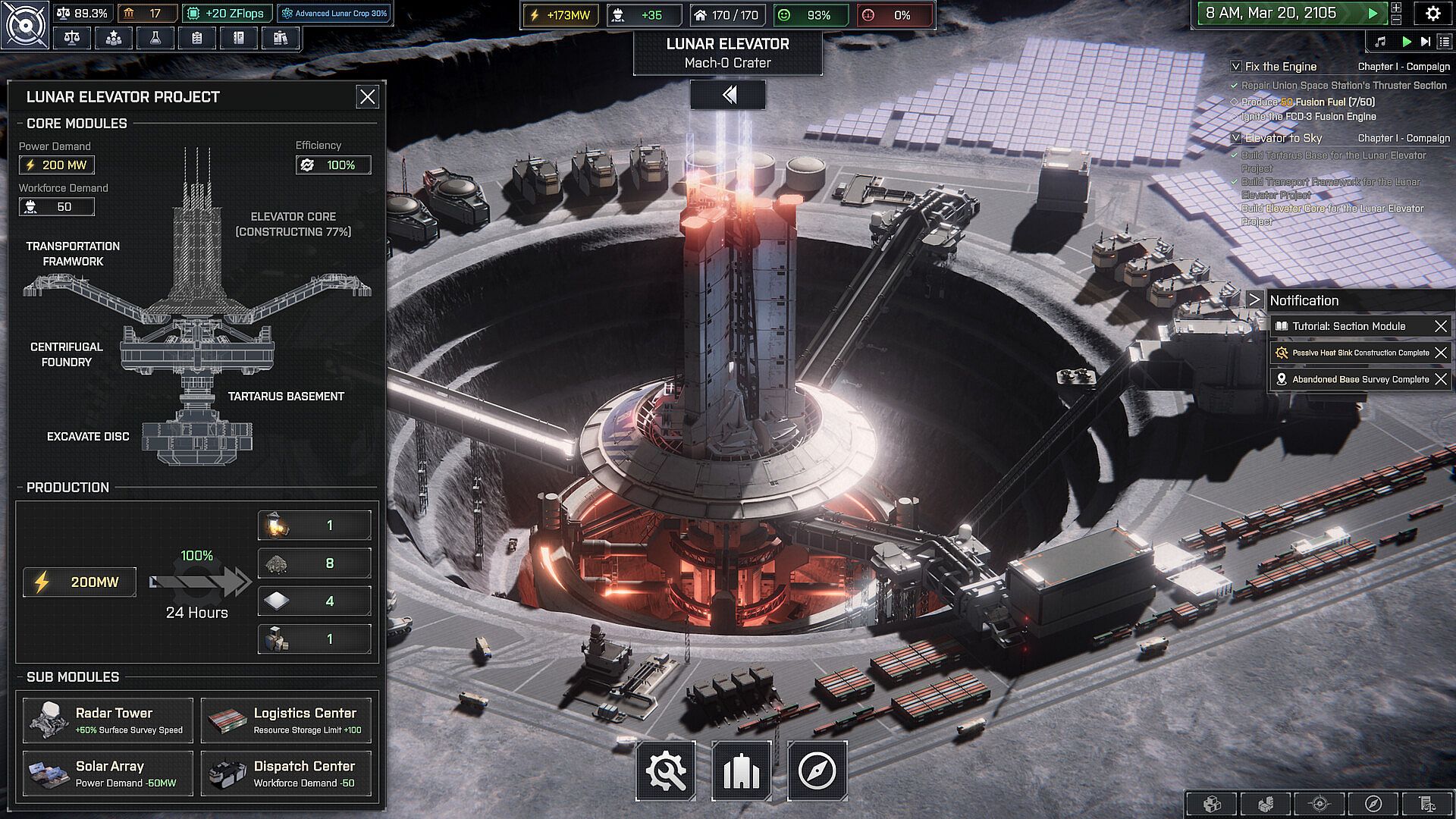Select the Solar Array sub module
The height and width of the screenshot is (819, 1456).
pyautogui.click(x=108, y=773)
